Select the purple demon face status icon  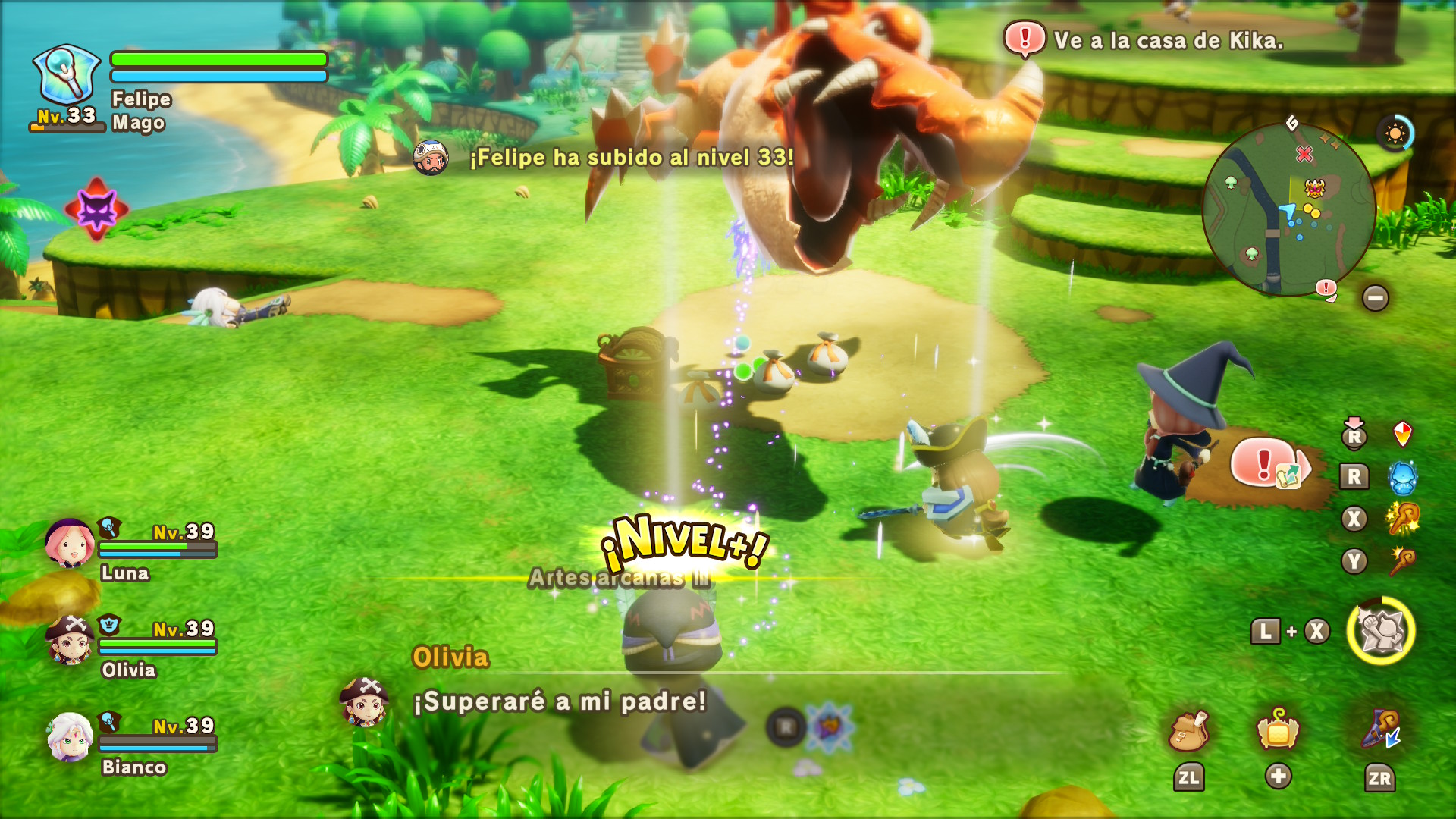[x=97, y=209]
